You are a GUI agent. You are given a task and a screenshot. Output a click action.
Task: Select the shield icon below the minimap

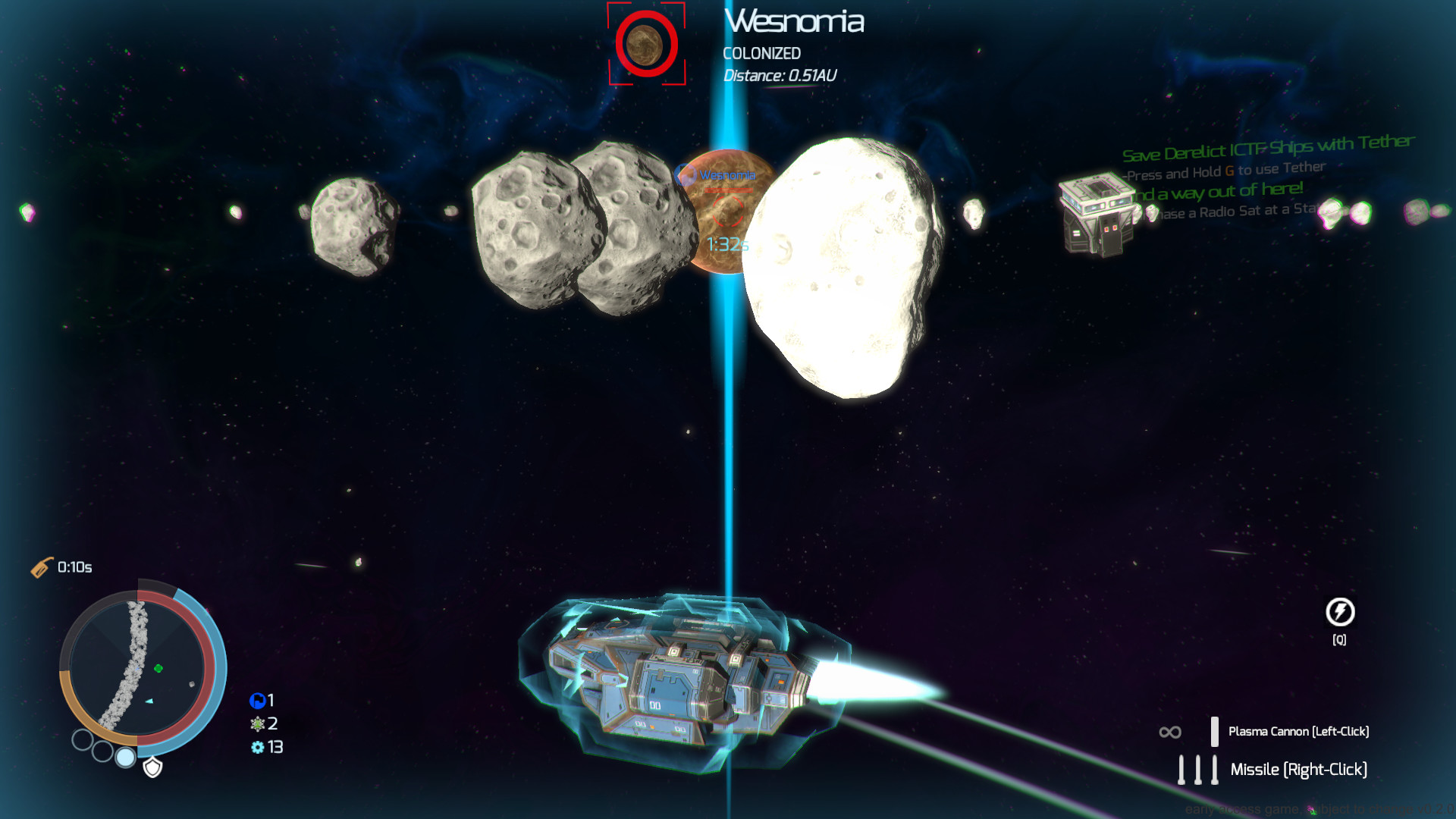tap(152, 767)
